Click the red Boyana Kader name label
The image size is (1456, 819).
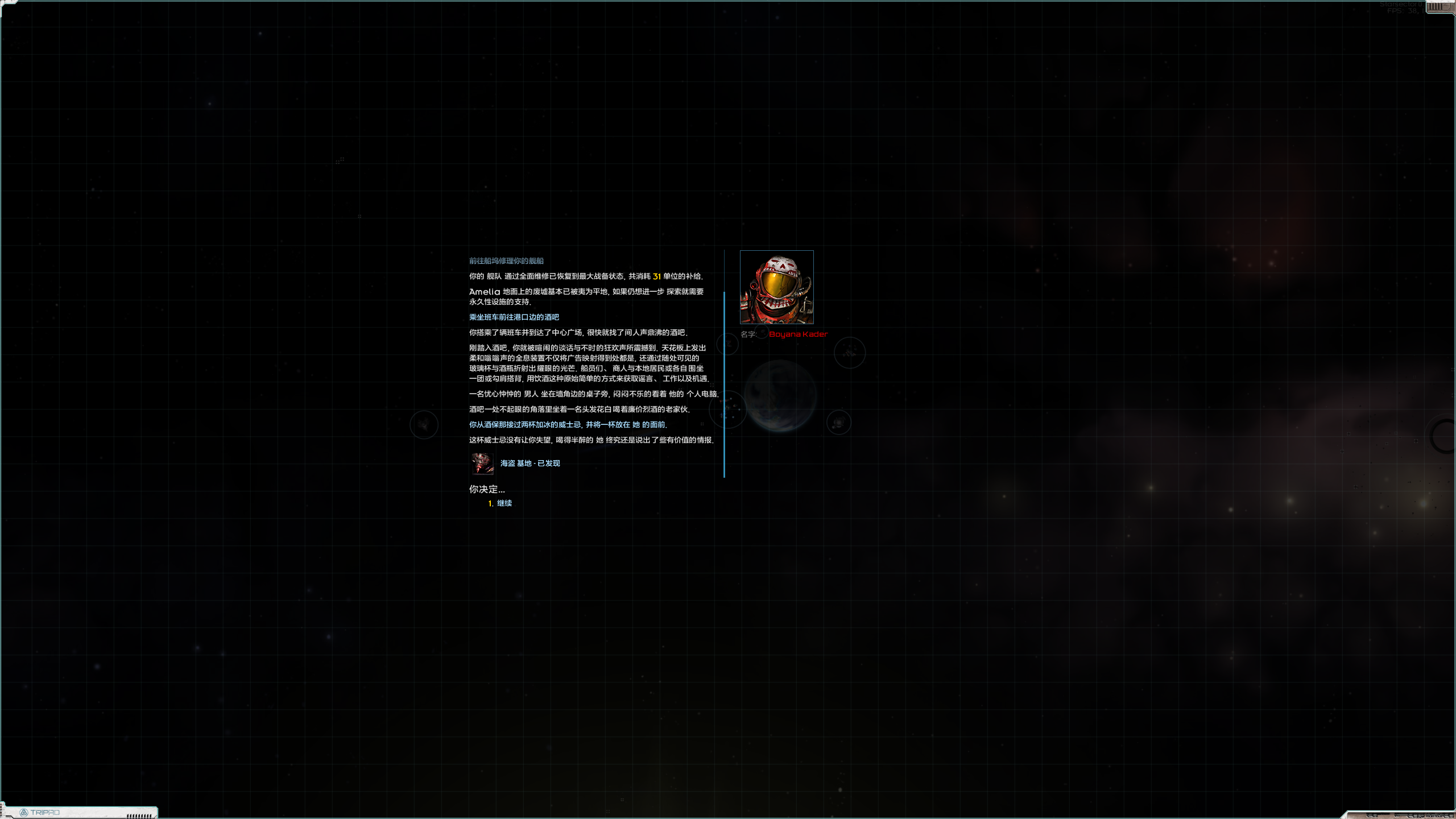coord(797,334)
